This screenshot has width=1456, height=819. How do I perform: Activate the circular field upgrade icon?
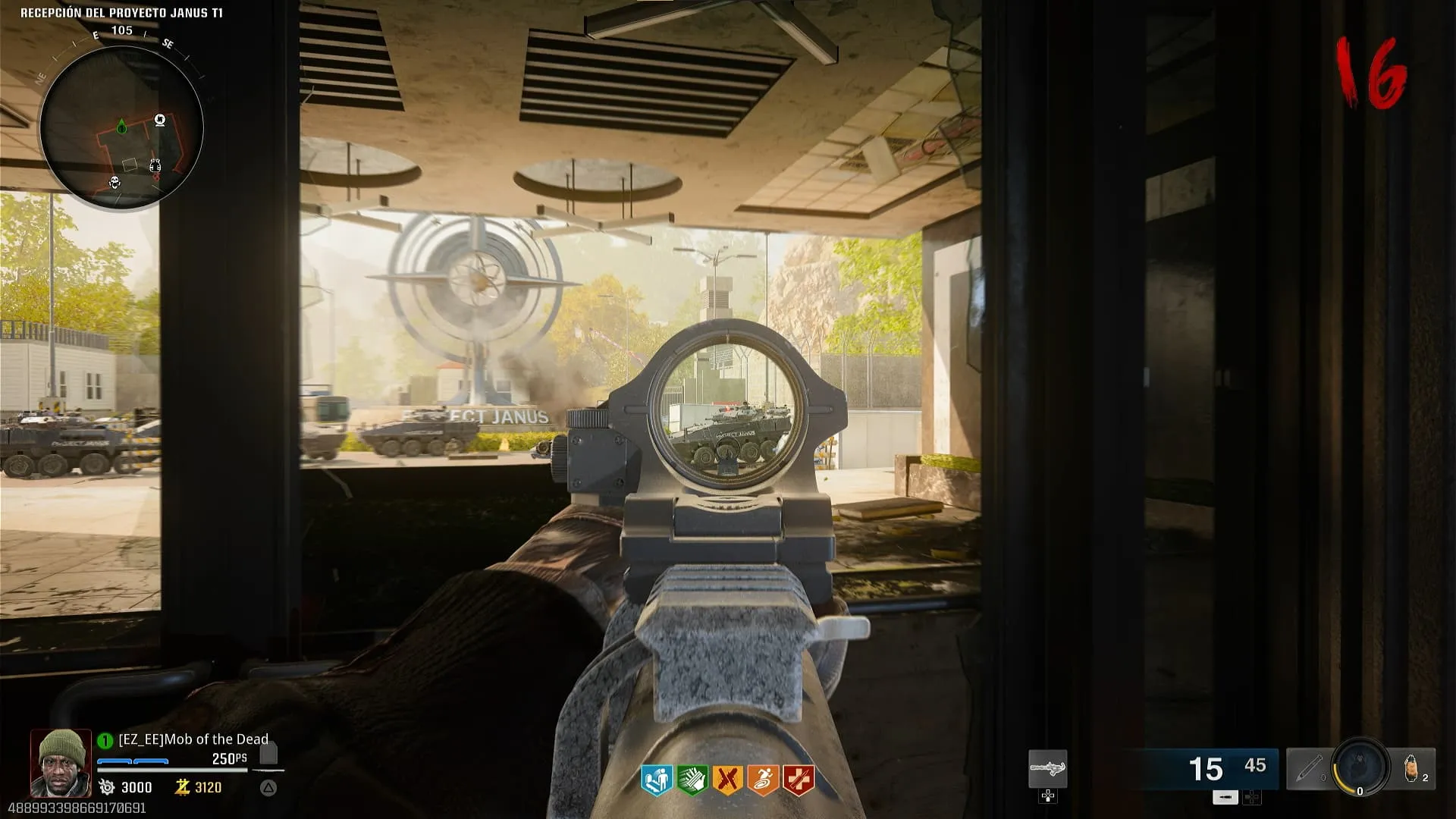tap(1360, 767)
